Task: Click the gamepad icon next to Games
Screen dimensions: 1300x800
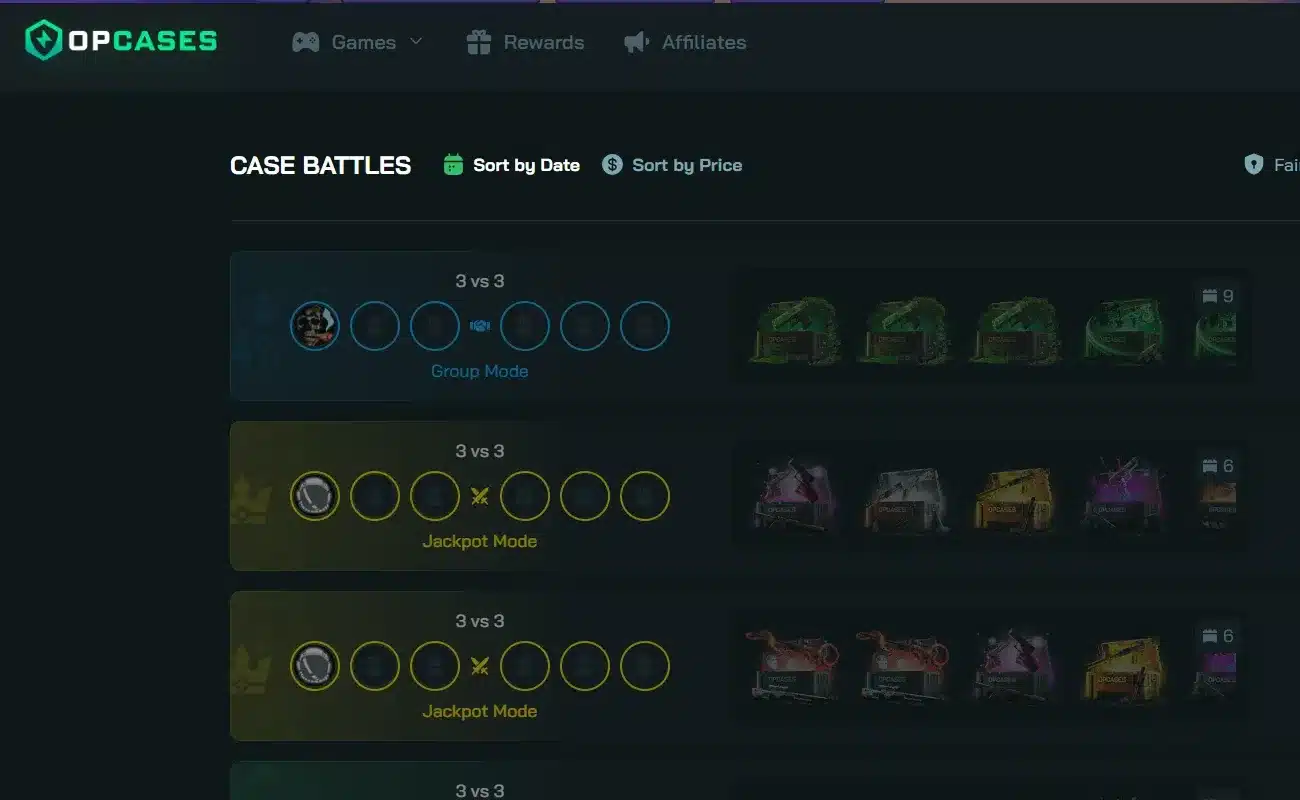Action: coord(305,41)
